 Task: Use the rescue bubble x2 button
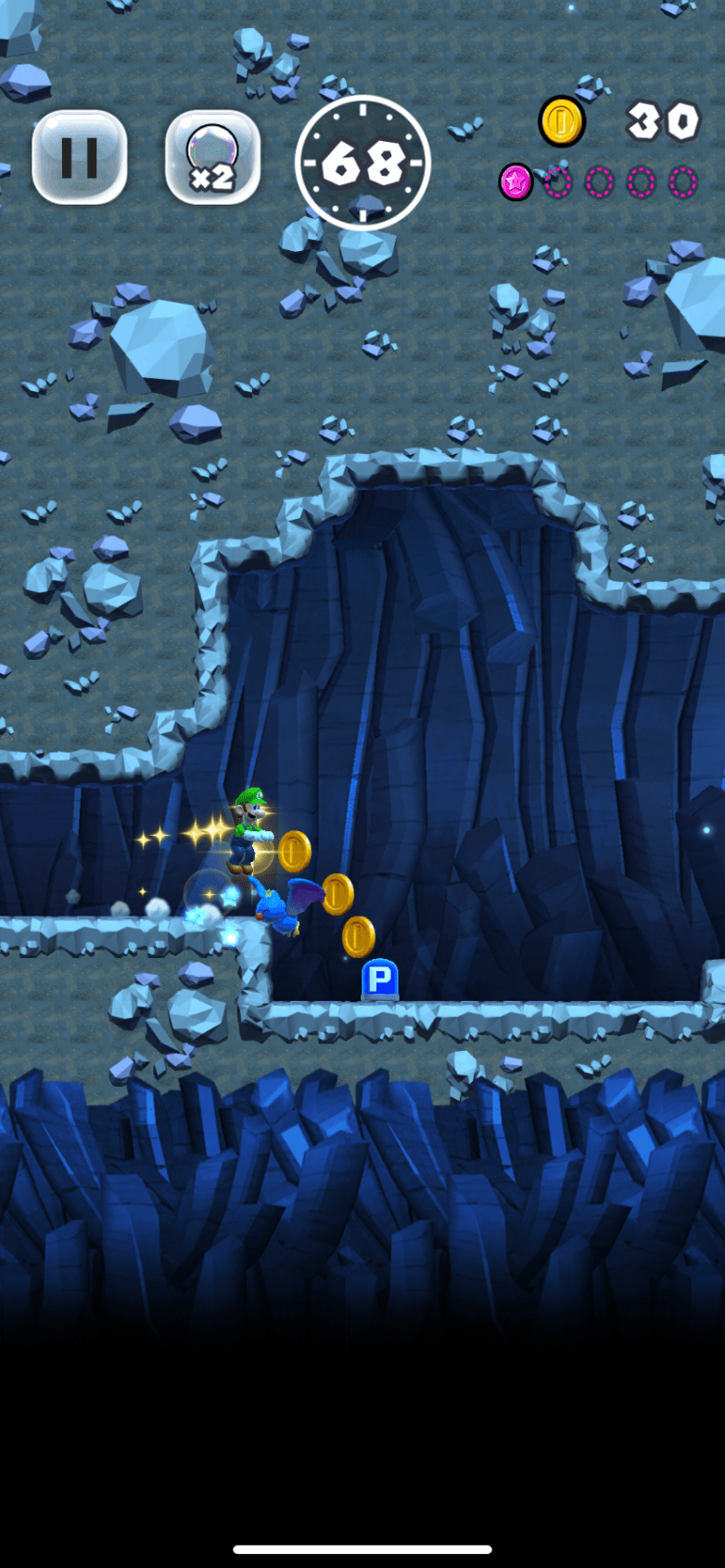click(212, 158)
